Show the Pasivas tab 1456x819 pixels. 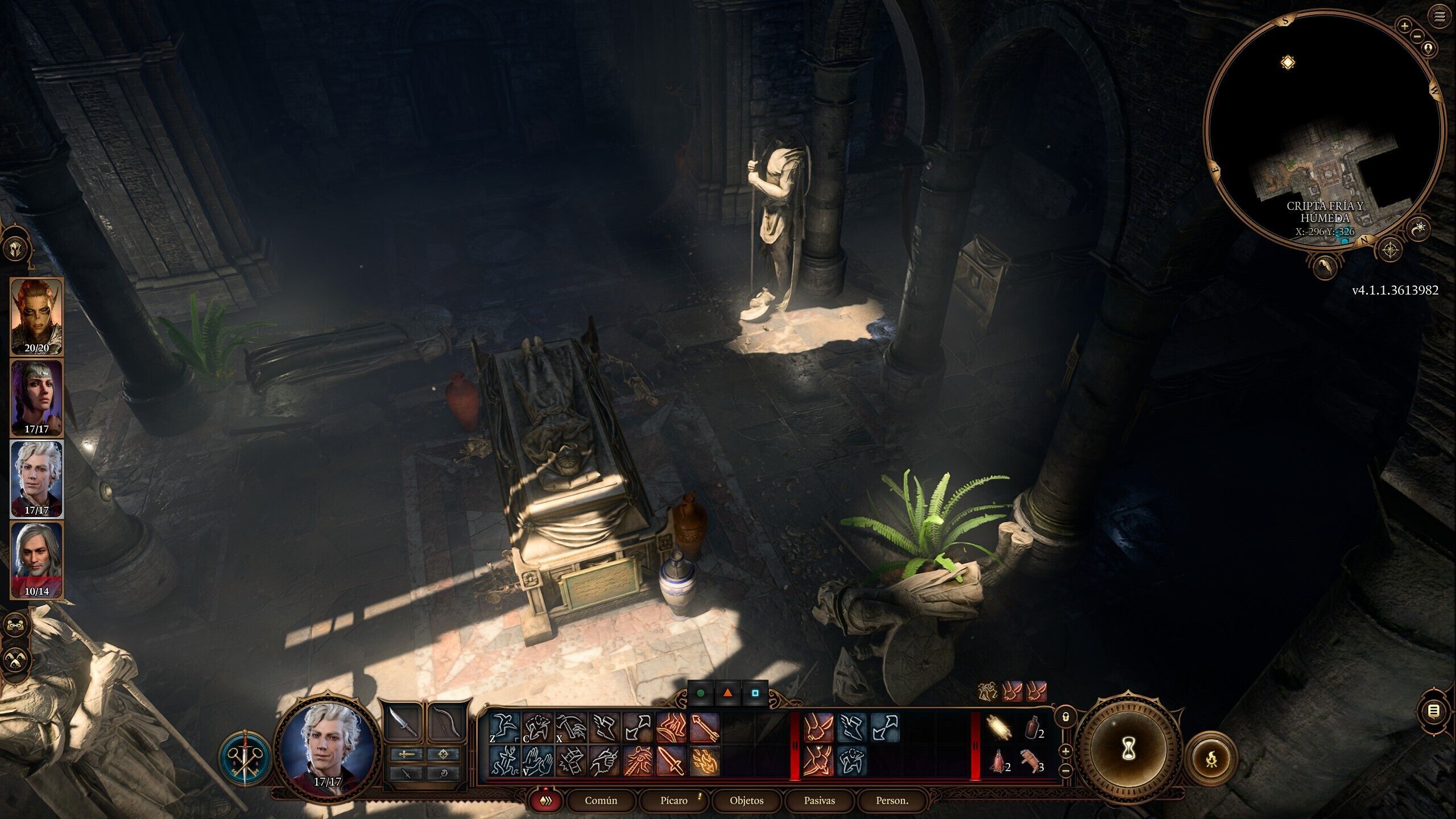[819, 800]
